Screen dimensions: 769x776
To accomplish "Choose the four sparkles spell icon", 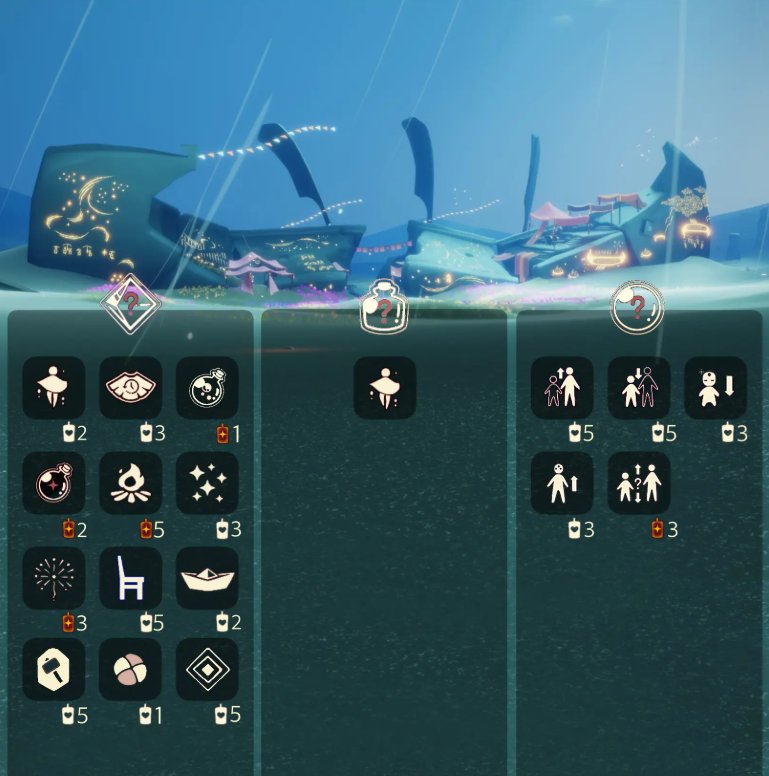I will (207, 482).
